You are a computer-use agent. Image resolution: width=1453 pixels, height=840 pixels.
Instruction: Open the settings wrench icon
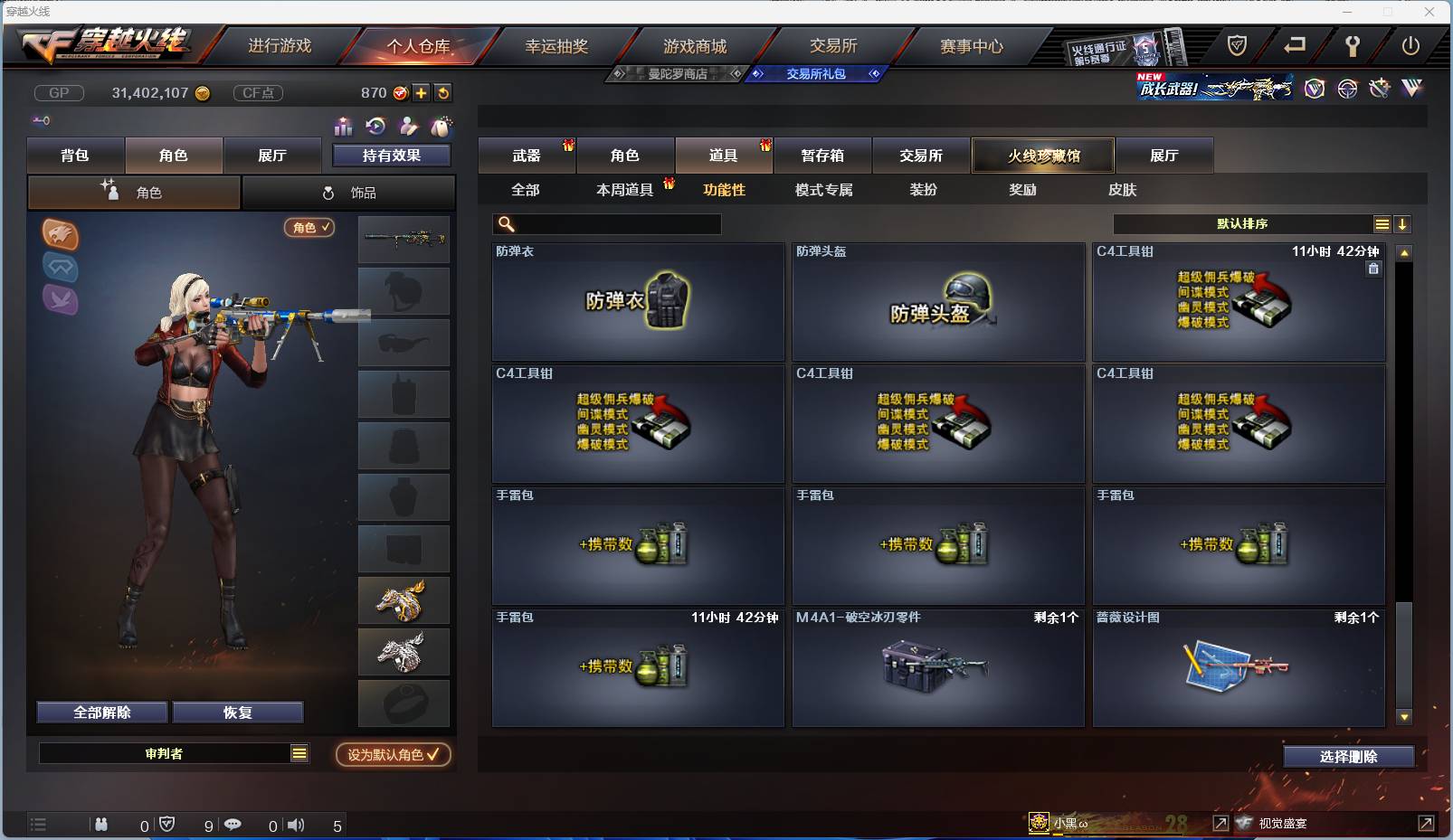coord(1352,46)
